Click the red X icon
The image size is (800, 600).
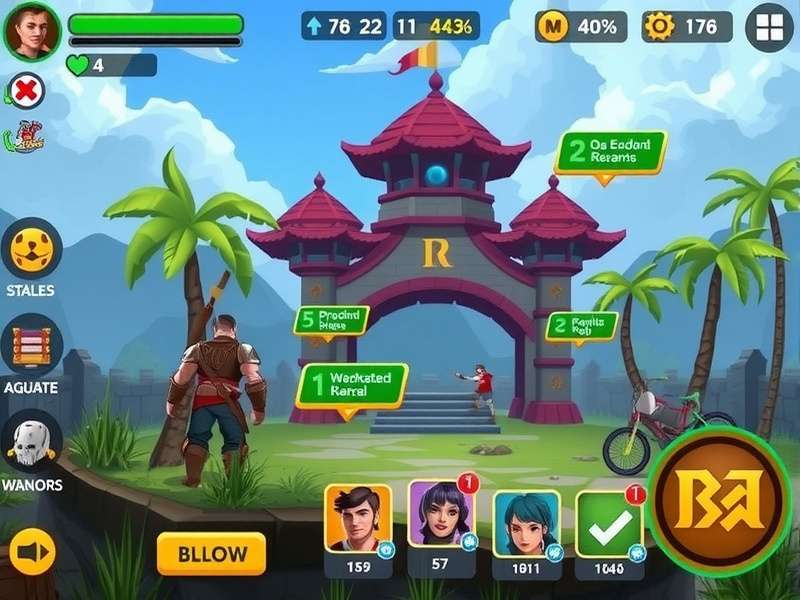pyautogui.click(x=28, y=91)
